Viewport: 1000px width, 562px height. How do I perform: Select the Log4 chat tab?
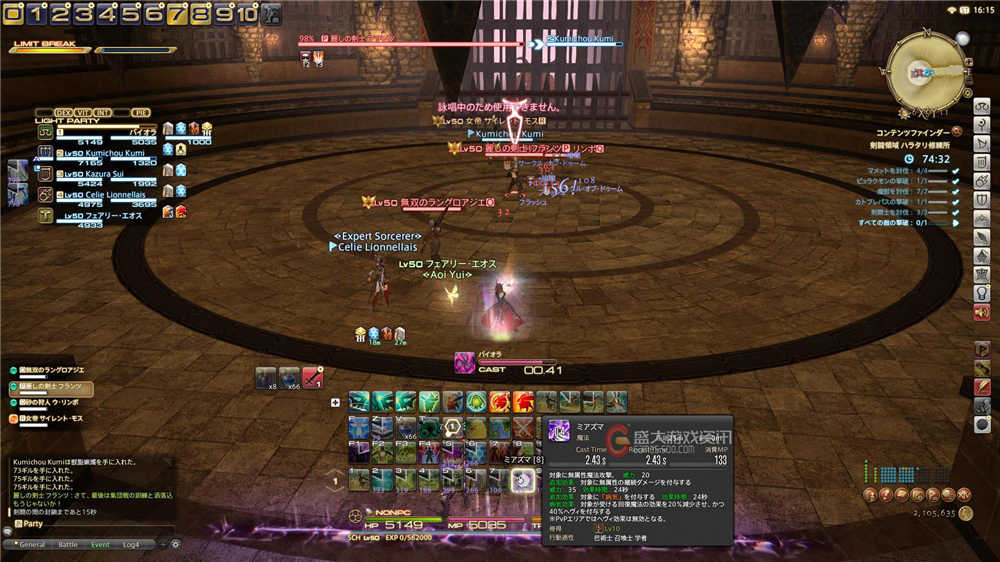pos(131,544)
